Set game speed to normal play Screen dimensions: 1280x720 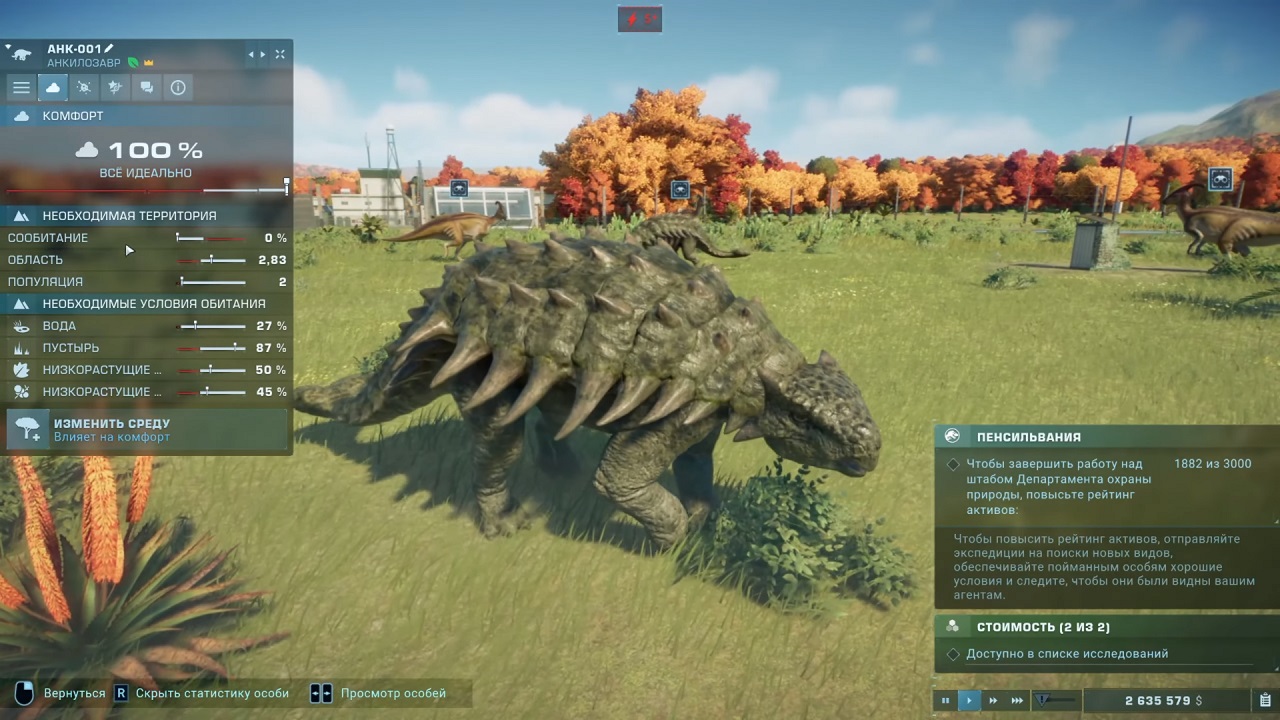pyautogui.click(x=969, y=700)
